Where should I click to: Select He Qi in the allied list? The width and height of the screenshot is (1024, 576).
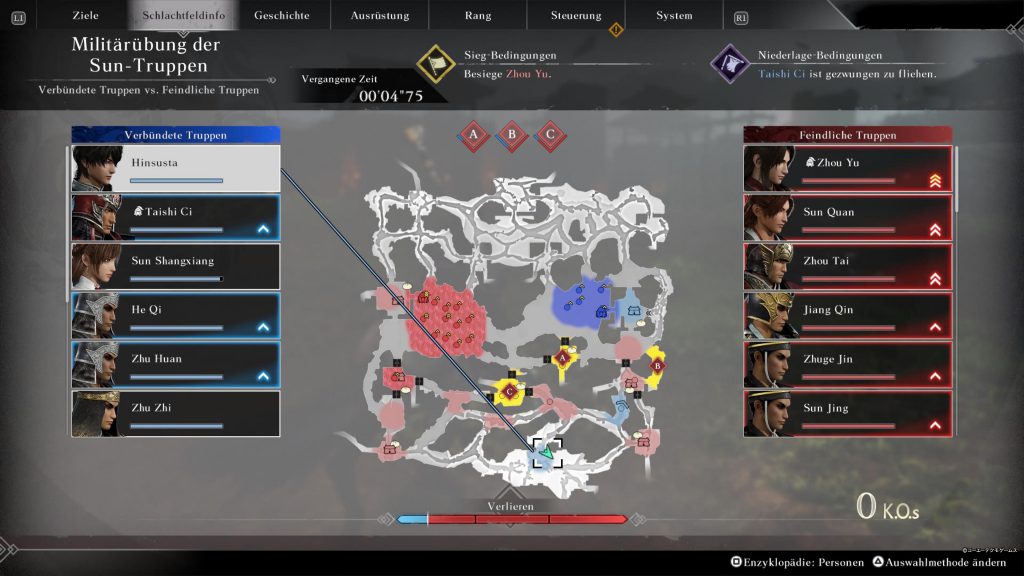176,316
